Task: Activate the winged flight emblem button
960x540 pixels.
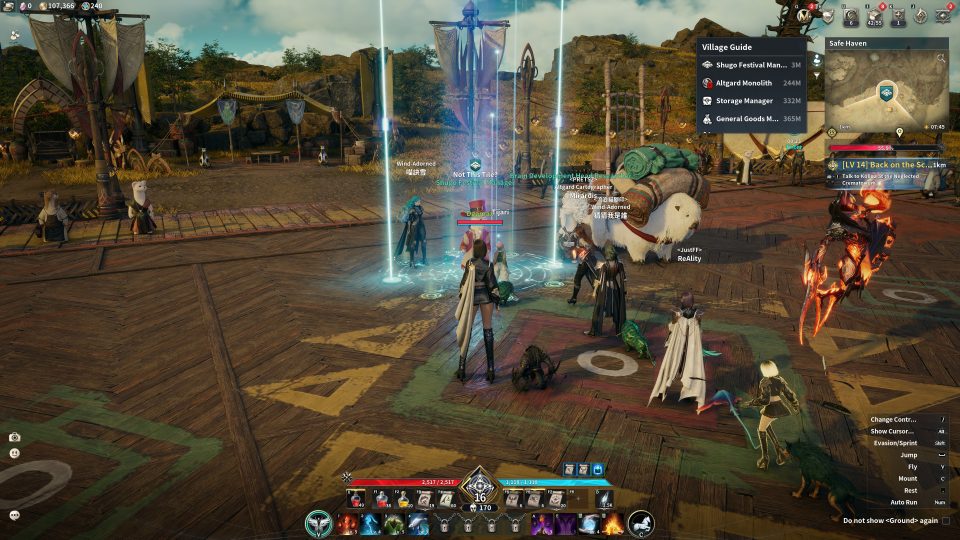Action: click(320, 523)
